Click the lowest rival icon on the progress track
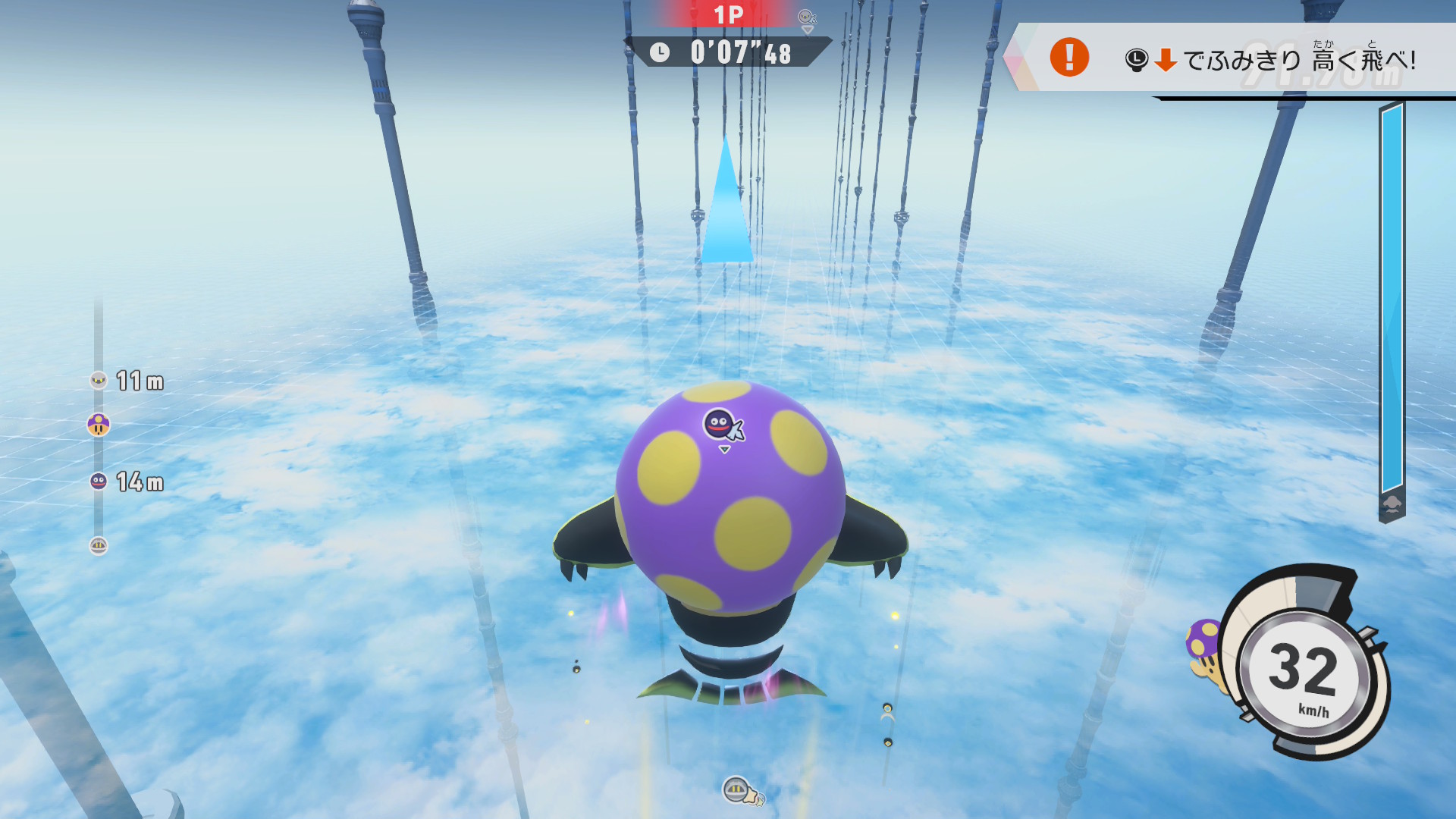The height and width of the screenshot is (819, 1456). point(99,545)
